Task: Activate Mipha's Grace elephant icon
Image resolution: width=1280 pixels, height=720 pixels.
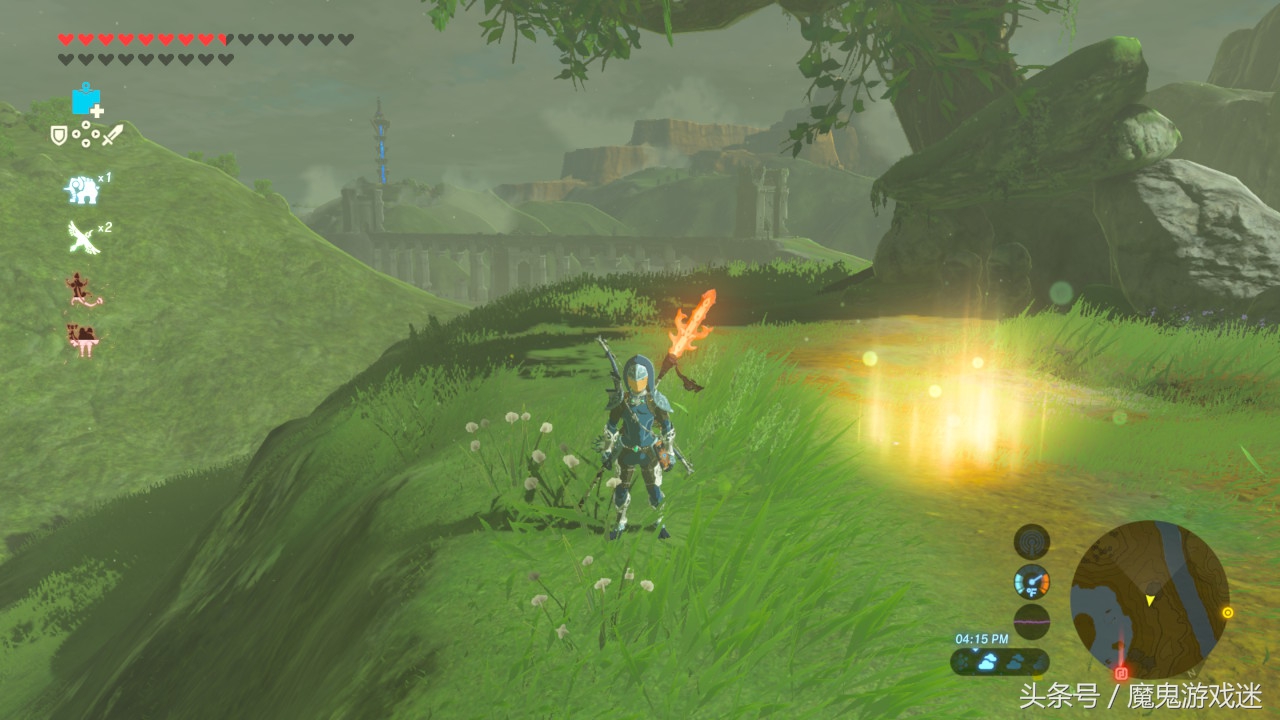Action: click(x=82, y=188)
